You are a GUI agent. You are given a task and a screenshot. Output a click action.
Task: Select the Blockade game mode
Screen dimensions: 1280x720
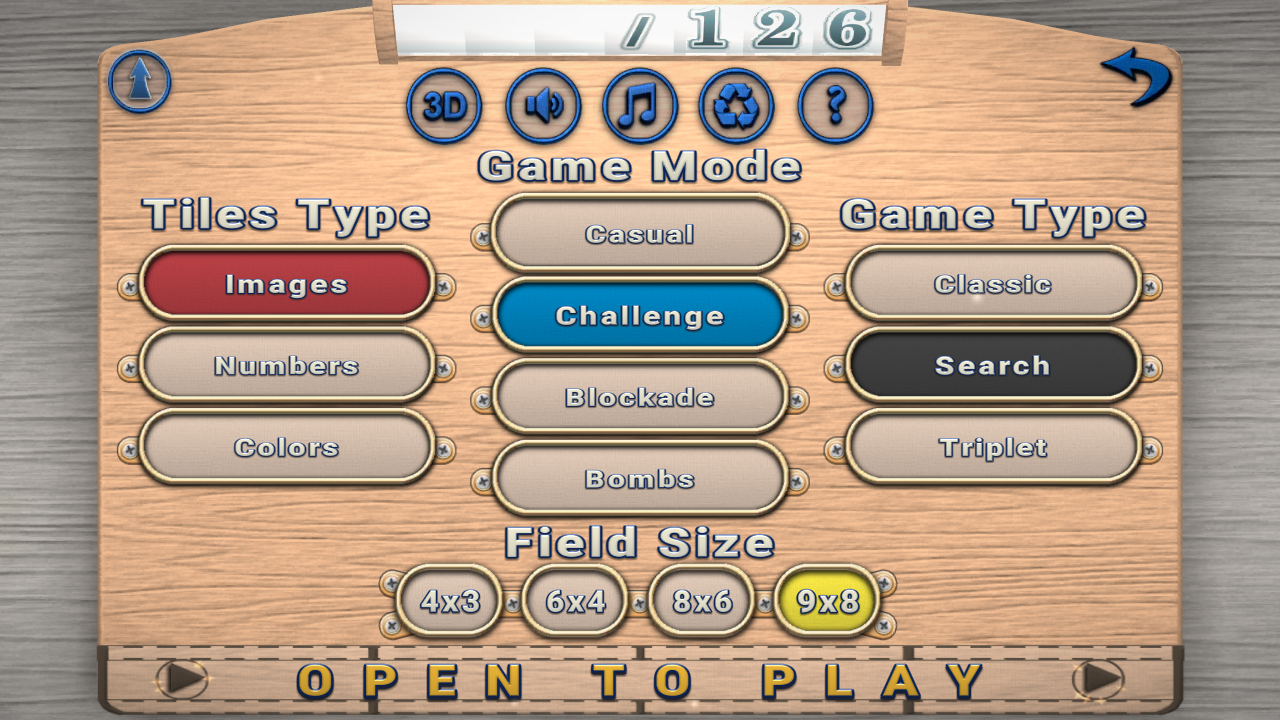[x=639, y=397]
